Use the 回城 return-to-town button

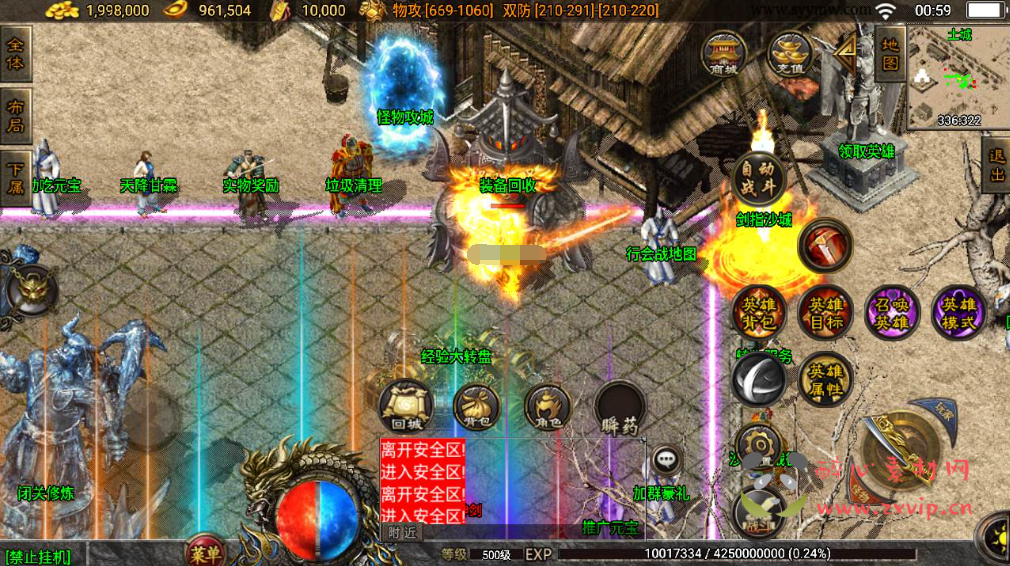click(404, 407)
